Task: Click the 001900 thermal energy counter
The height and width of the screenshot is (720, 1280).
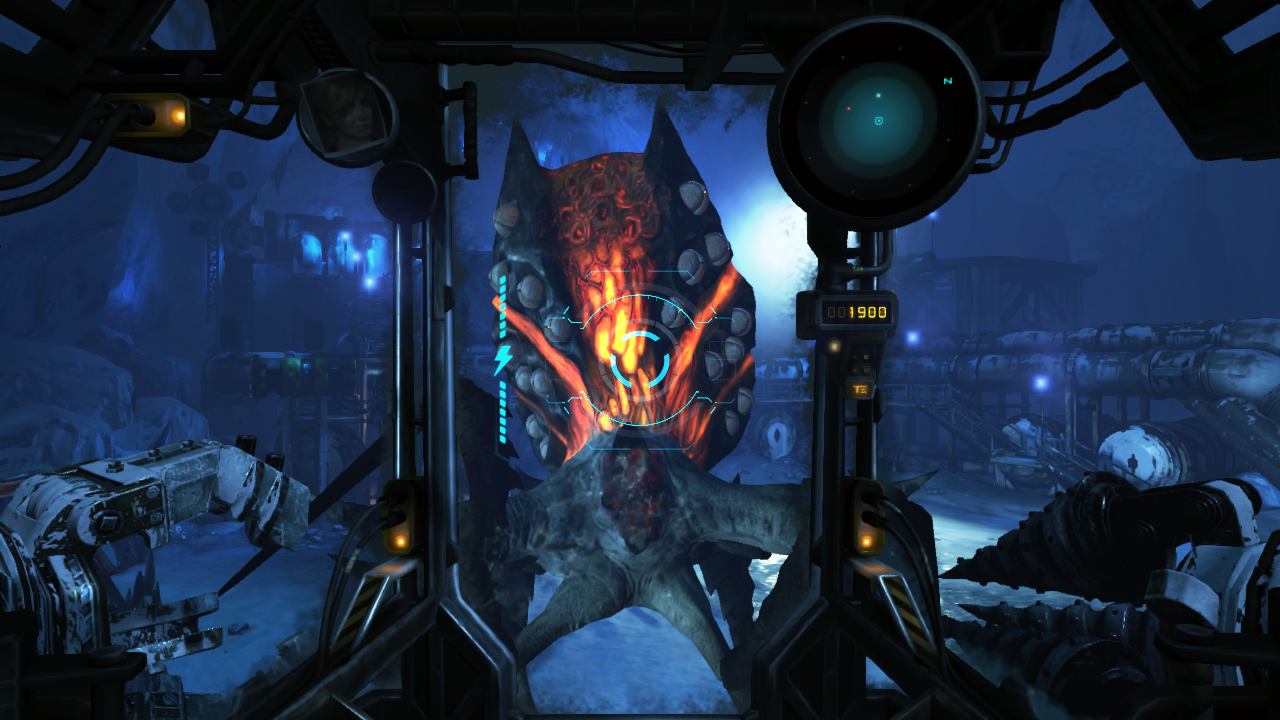Action: [x=858, y=312]
